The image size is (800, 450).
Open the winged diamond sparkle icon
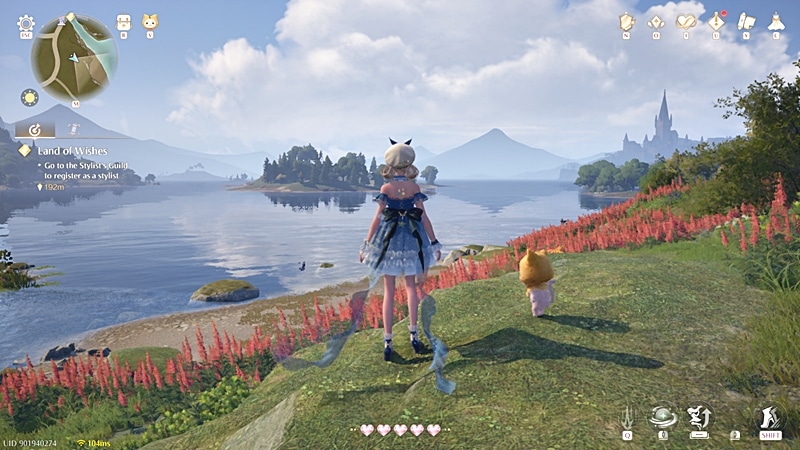coord(656,21)
